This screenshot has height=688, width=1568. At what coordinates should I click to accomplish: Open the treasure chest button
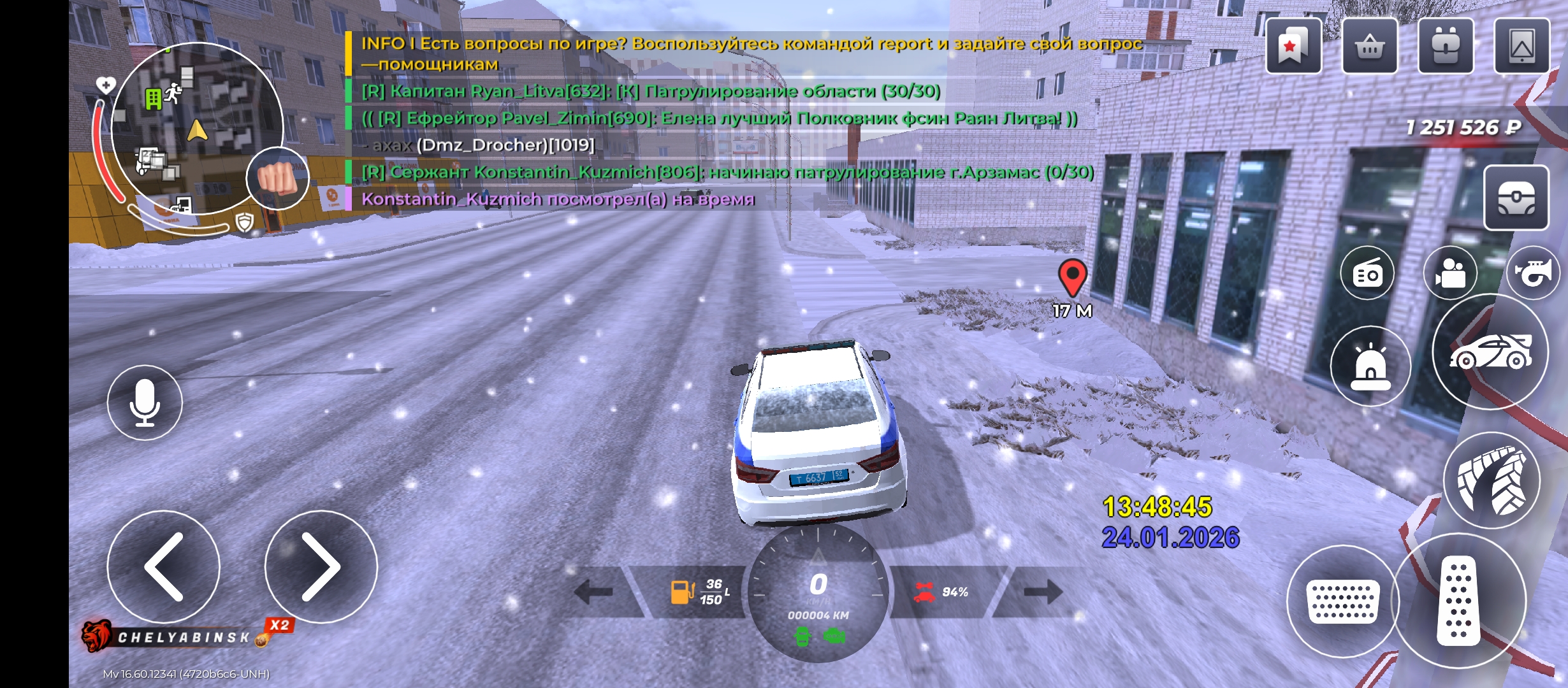tap(1516, 197)
